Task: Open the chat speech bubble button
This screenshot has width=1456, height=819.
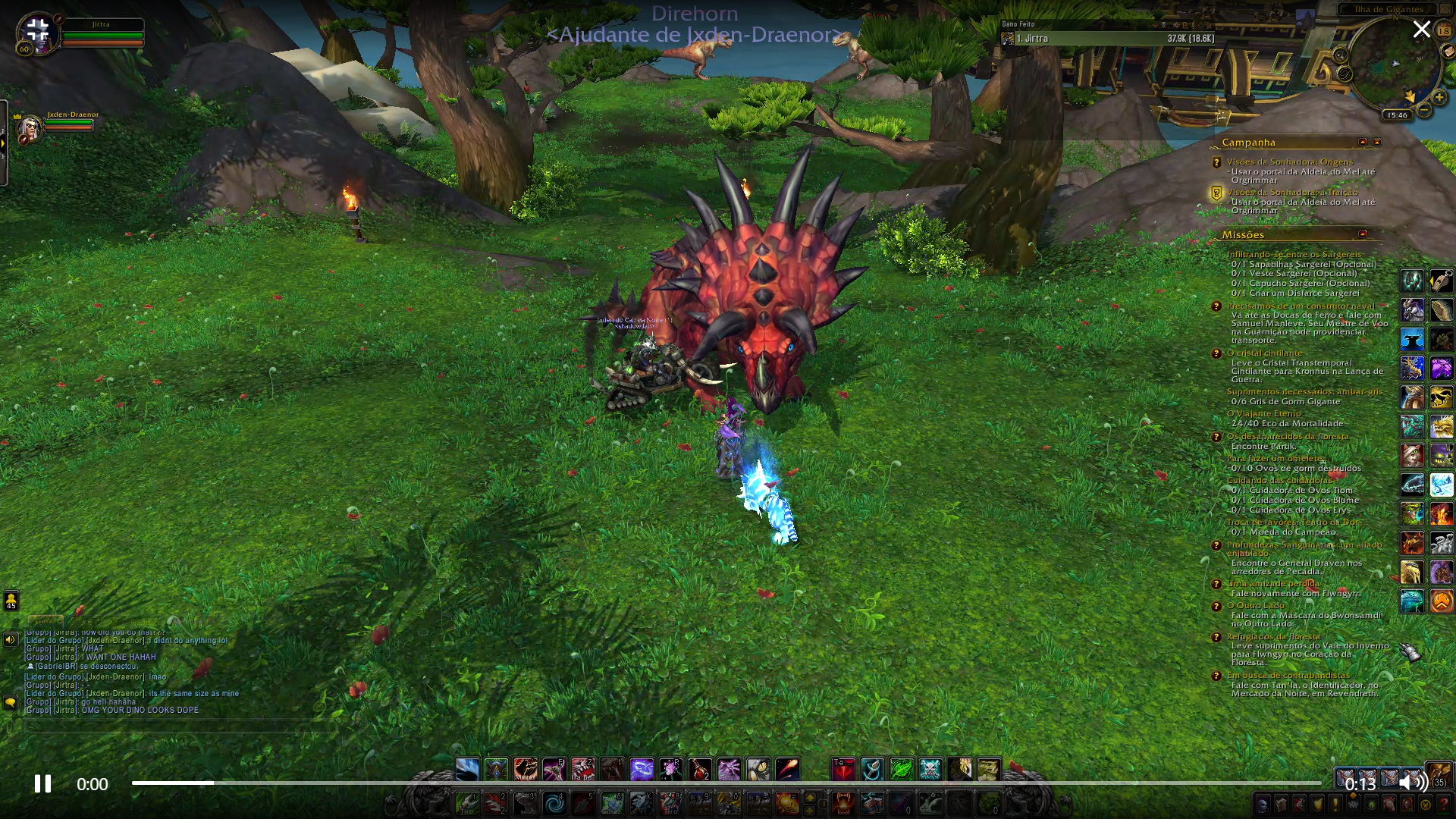Action: [x=11, y=703]
